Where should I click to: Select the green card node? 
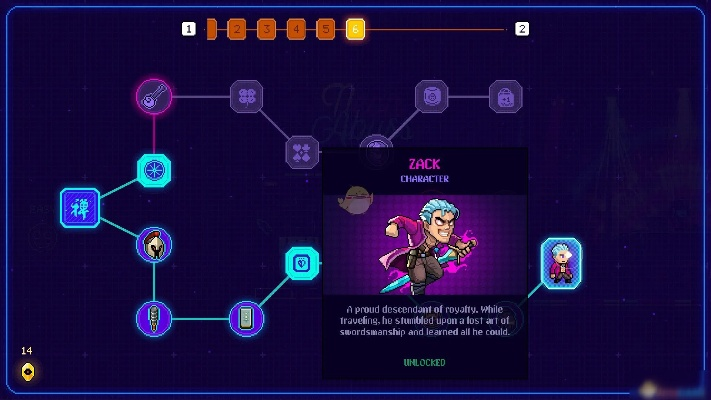pyautogui.click(x=246, y=319)
